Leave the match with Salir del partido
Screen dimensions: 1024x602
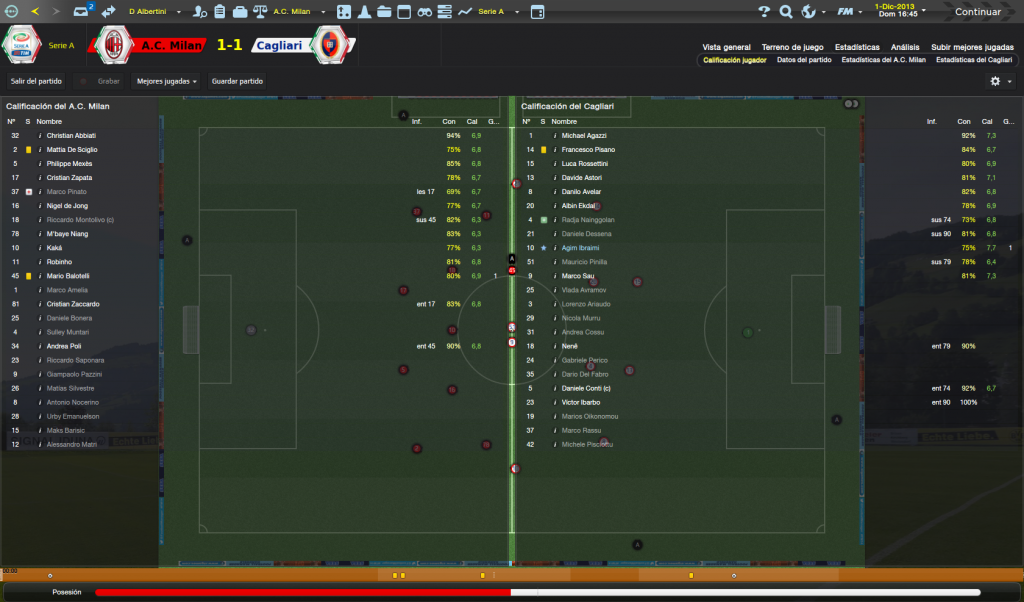[36, 81]
